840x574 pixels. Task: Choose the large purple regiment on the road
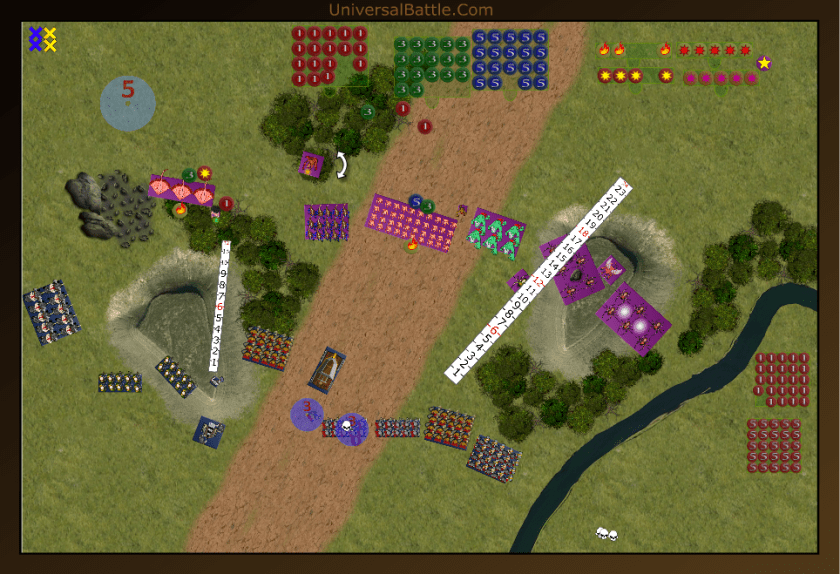tap(412, 222)
